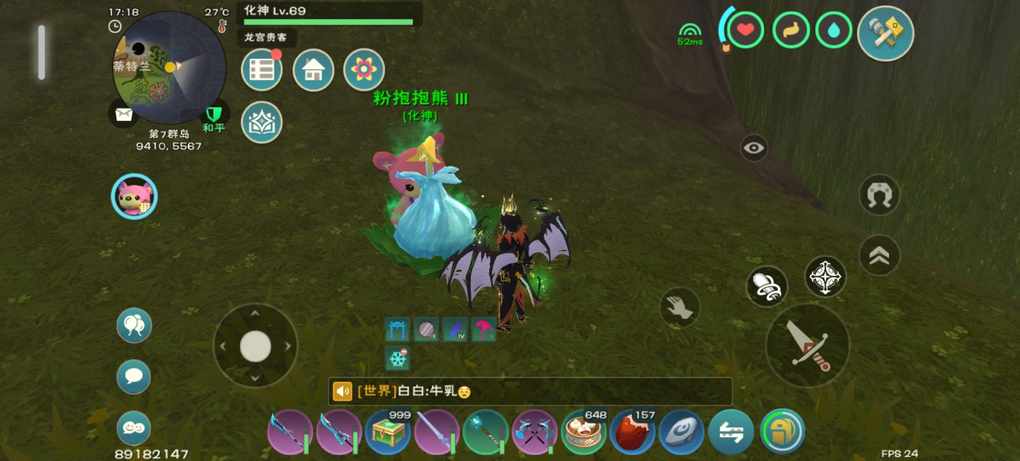Screen dimensions: 1020x461
Task: Open the circular minimap
Action: (168, 68)
